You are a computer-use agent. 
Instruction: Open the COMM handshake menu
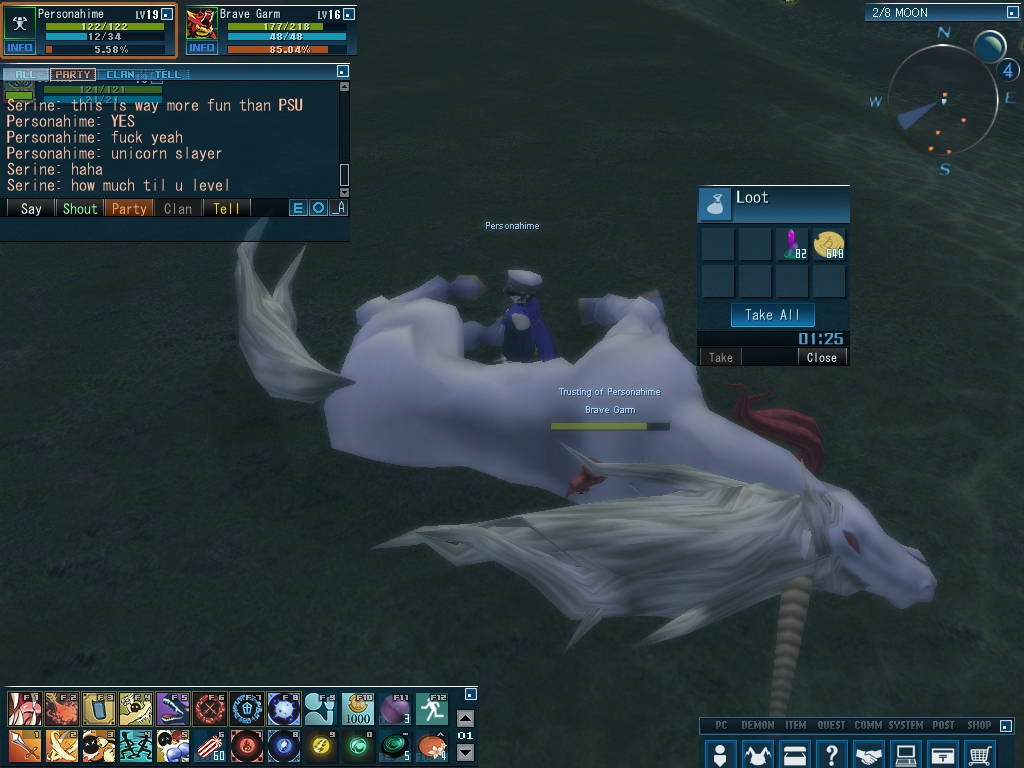click(869, 754)
